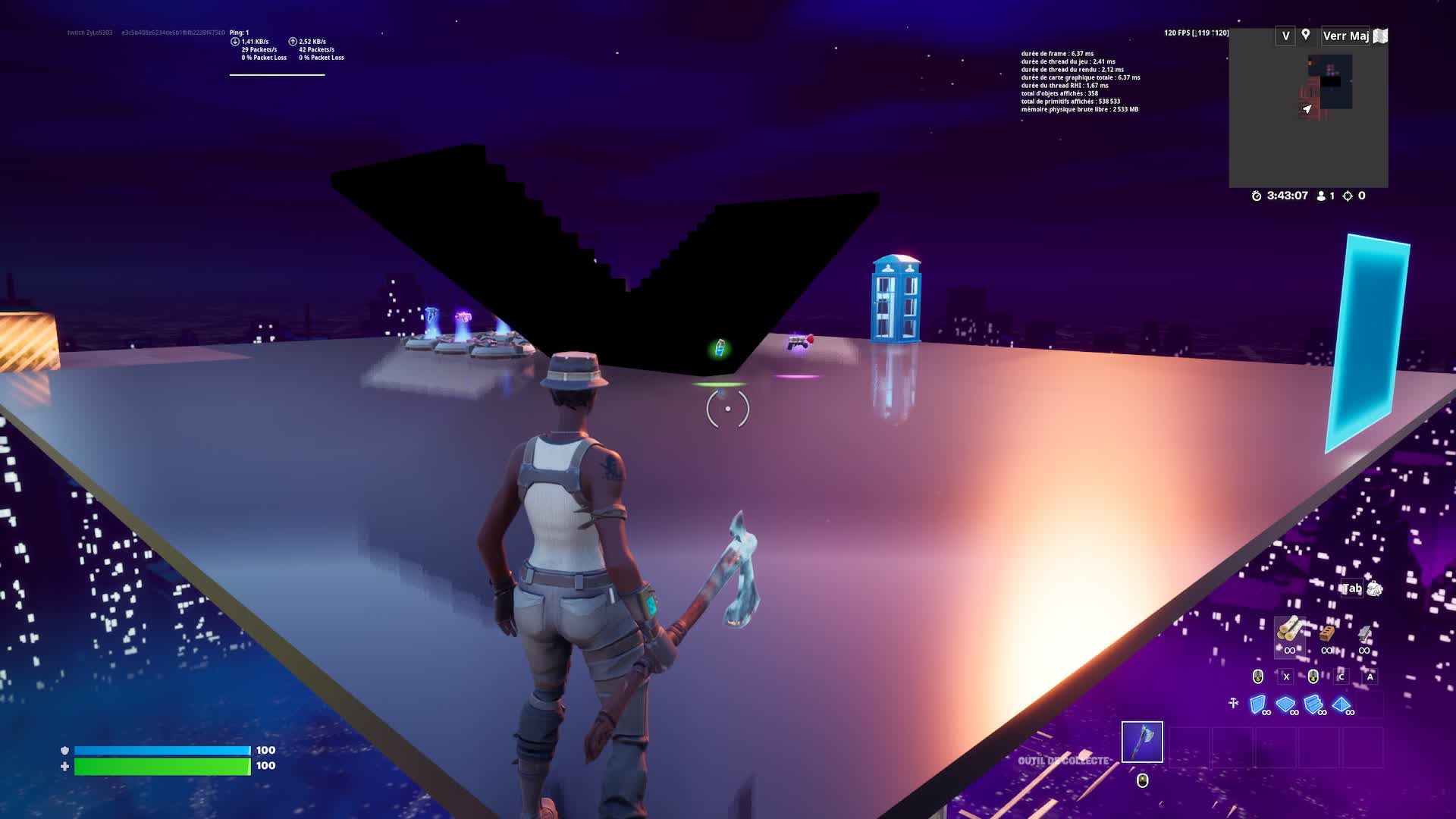Select the pyramid roof build piece icon
Screen dimensions: 1456x819
[1340, 704]
